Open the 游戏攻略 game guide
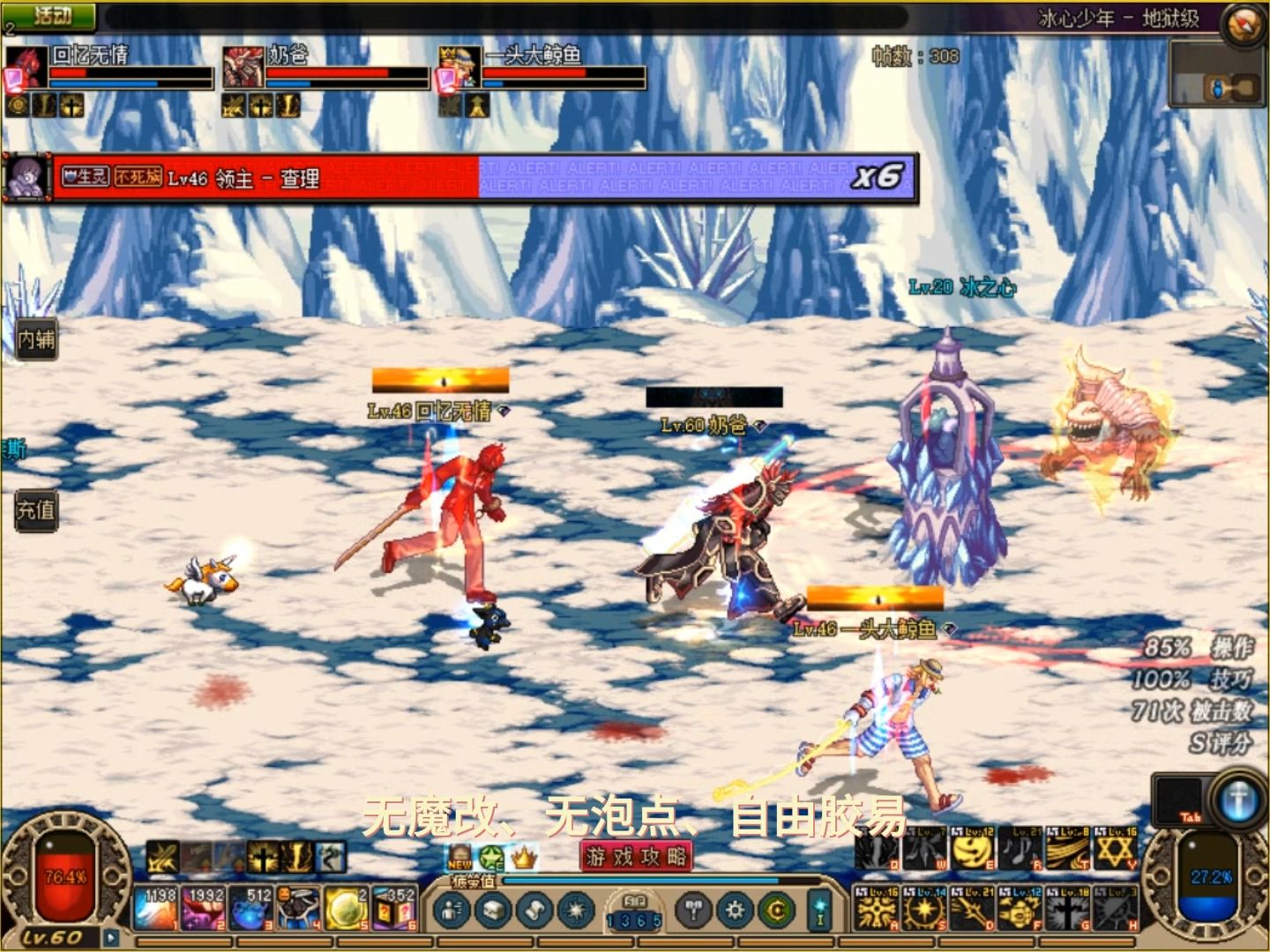Viewport: 1270px width, 952px height. pyautogui.click(x=636, y=856)
